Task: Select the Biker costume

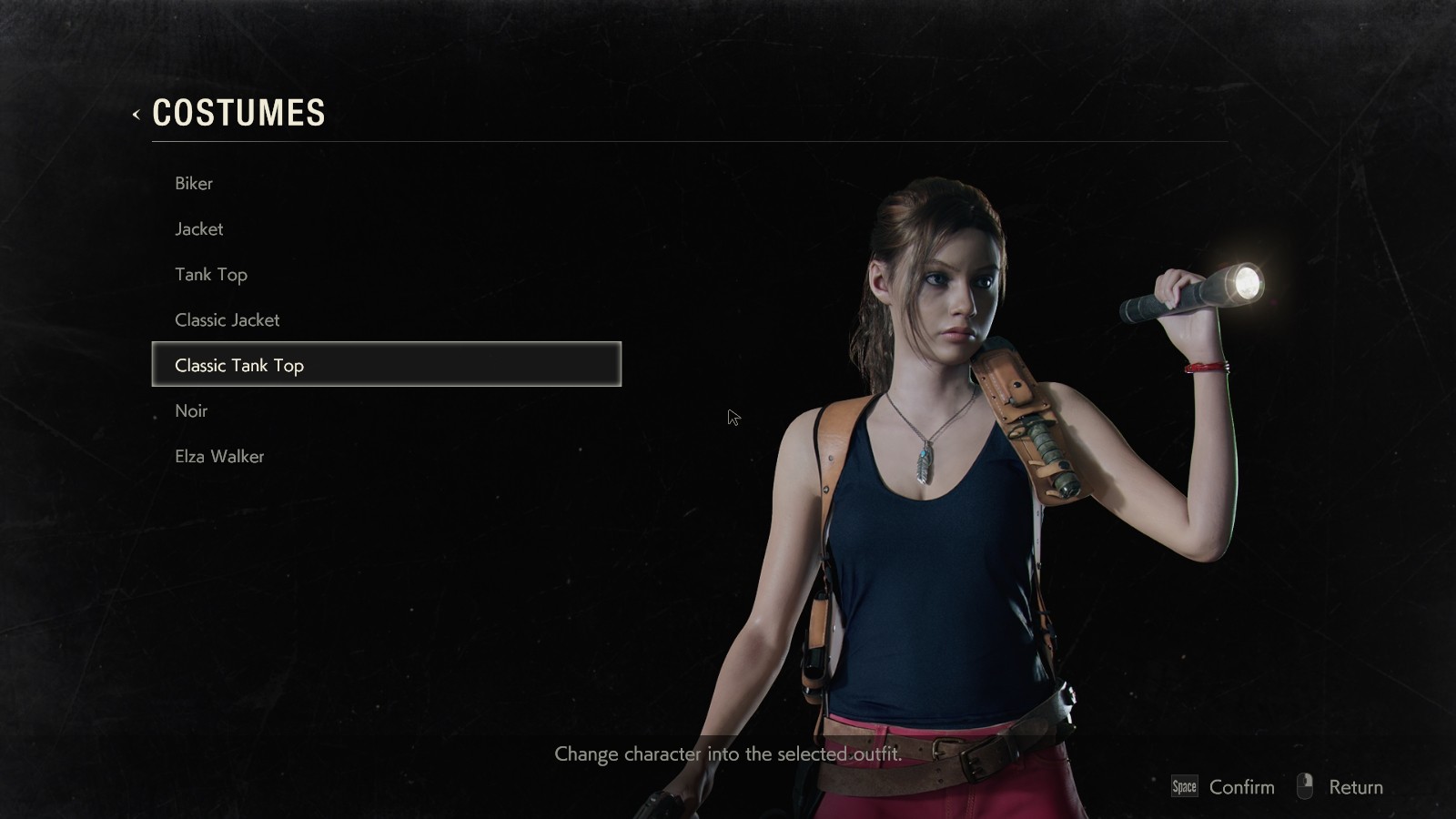Action: tap(194, 183)
